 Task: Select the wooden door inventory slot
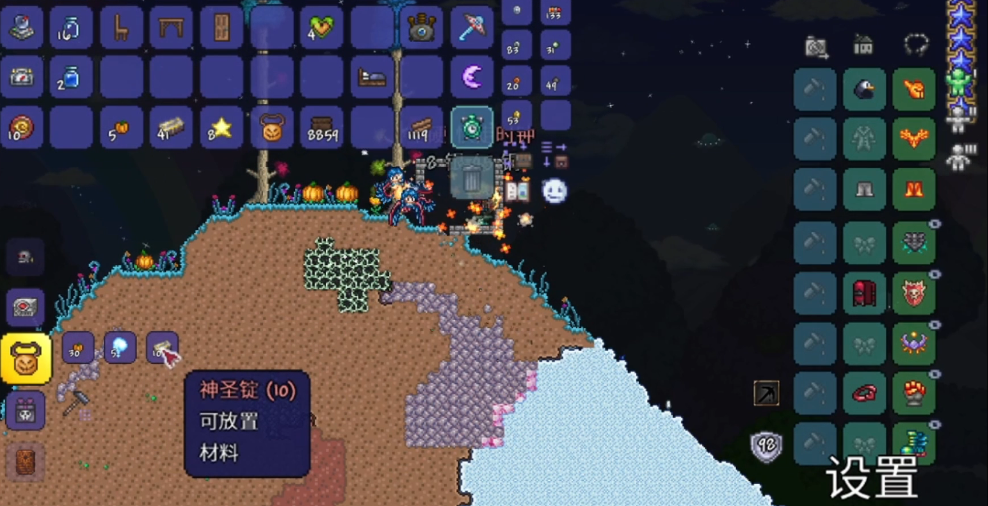click(x=222, y=27)
